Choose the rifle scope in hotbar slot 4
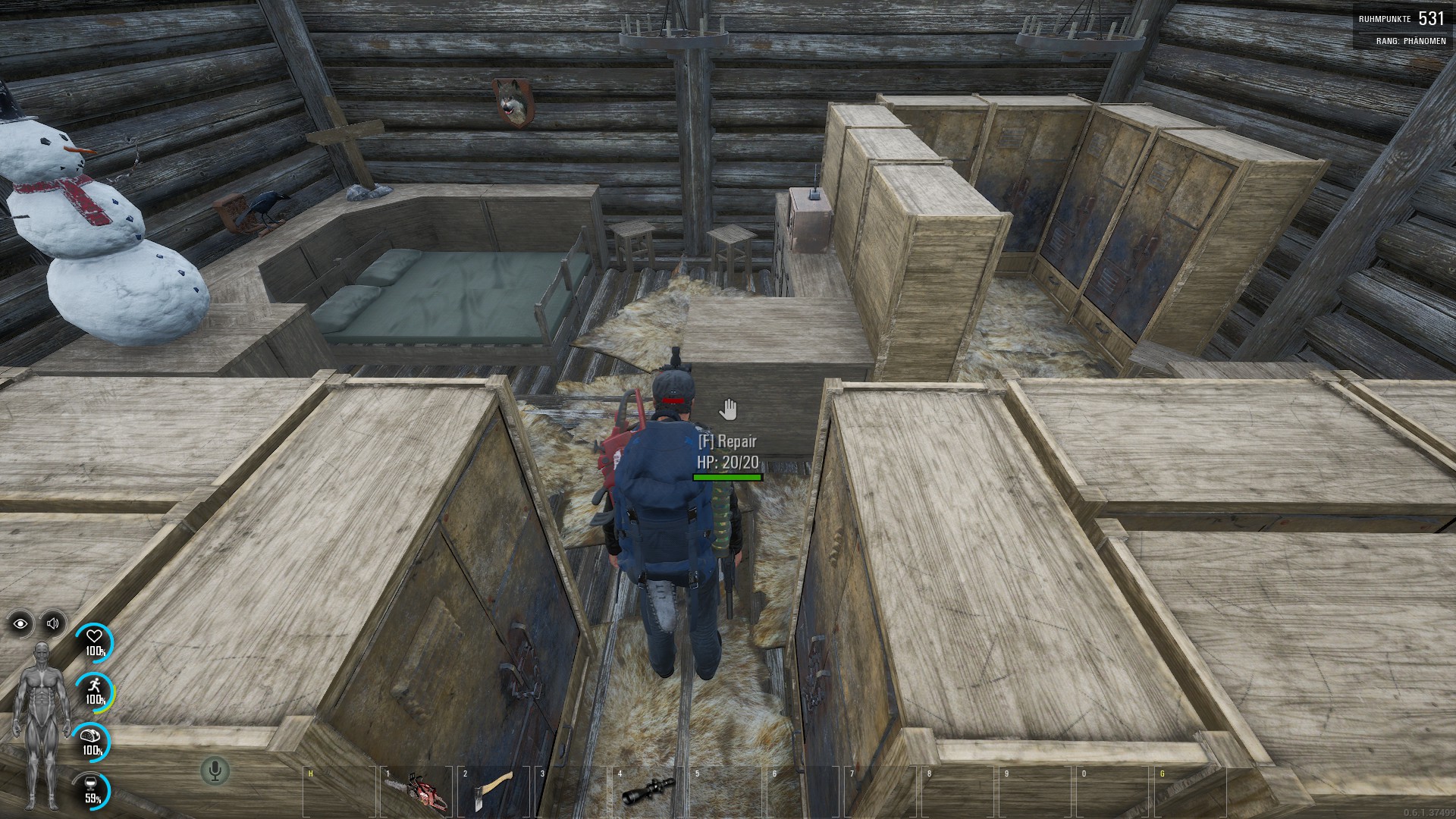Viewport: 1456px width, 819px height. click(648, 792)
